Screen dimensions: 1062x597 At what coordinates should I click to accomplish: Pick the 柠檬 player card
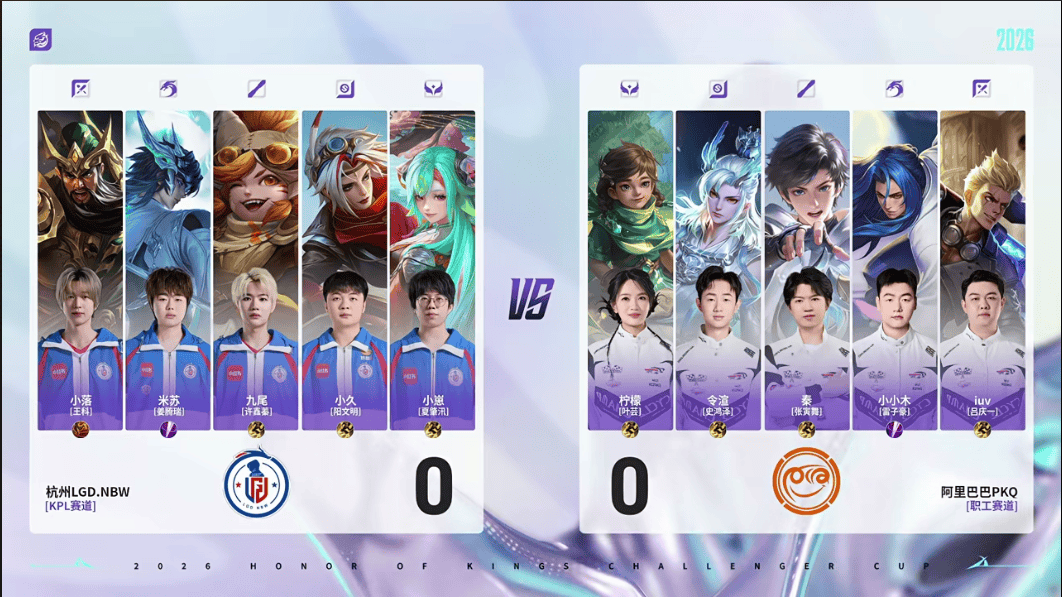(630, 270)
